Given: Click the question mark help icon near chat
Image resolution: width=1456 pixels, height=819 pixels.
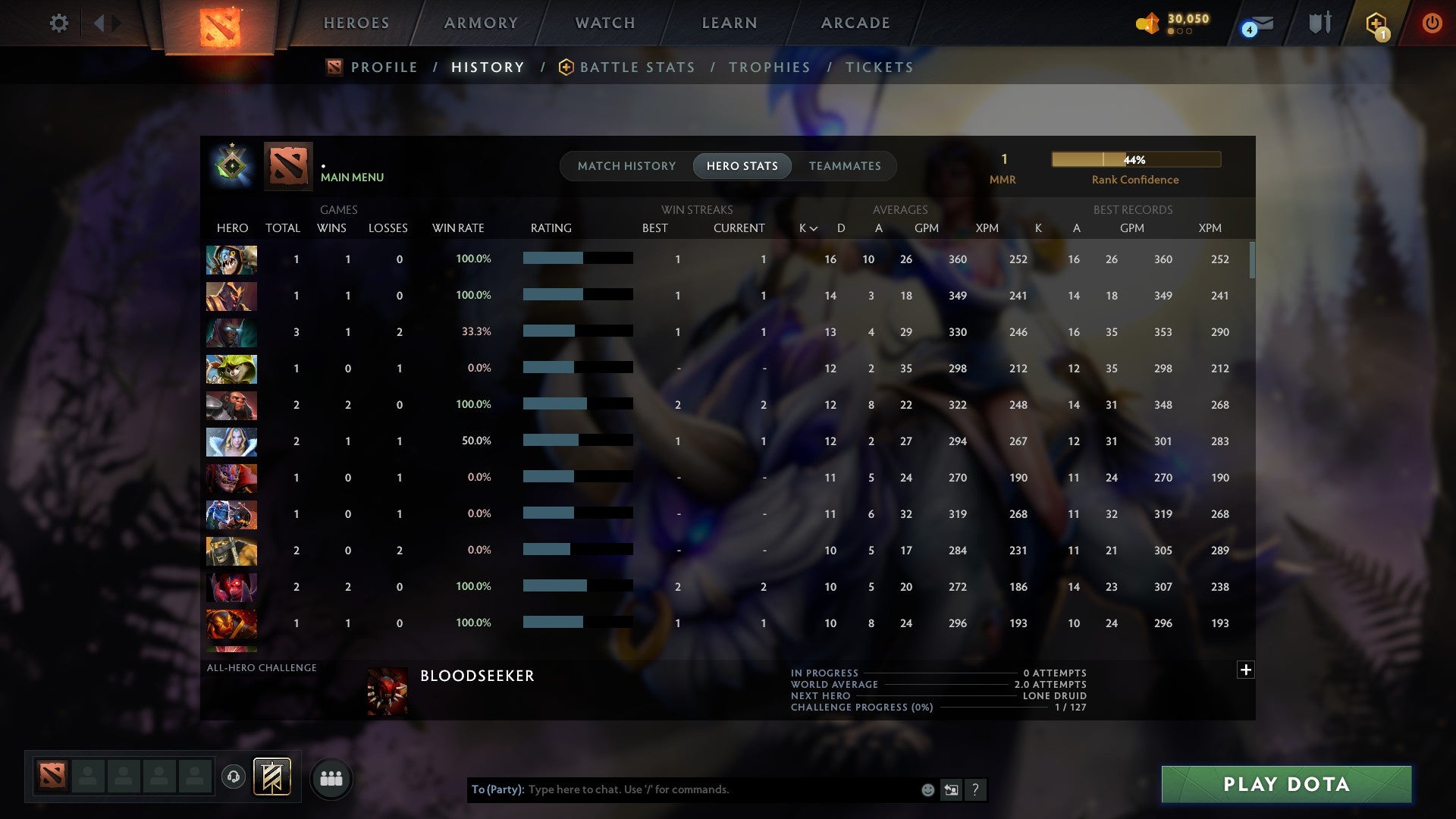Looking at the screenshot, I should (x=975, y=789).
